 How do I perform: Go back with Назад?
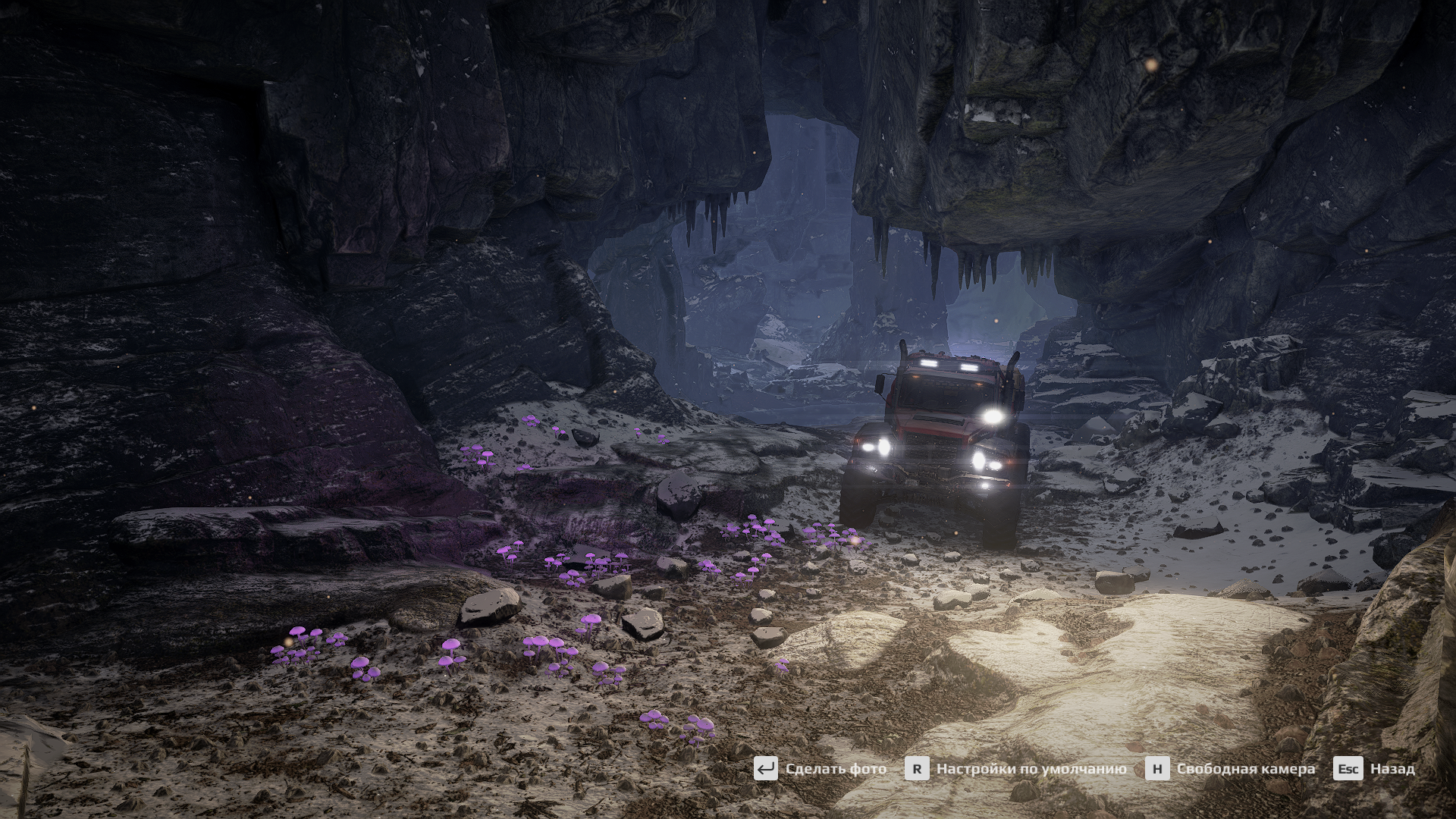1374,768
